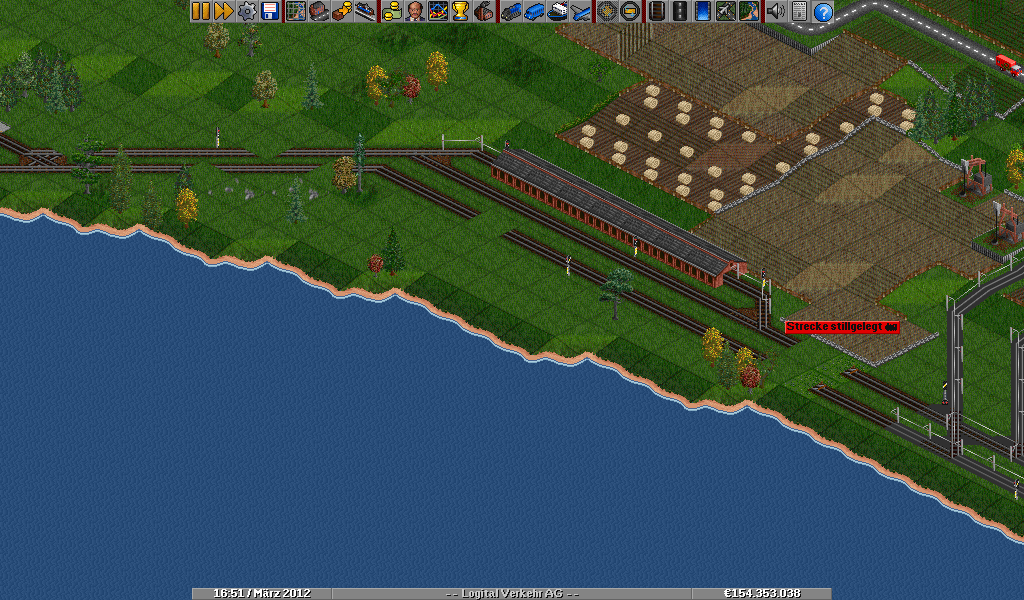1024x600 pixels.
Task: Open the airport construction tool
Action: [726, 11]
